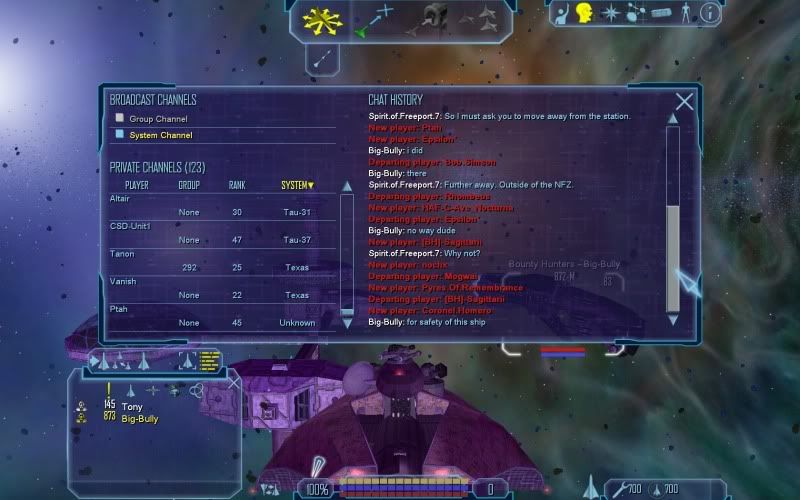Sort the player list by System column
The width and height of the screenshot is (800, 500).
tap(297, 185)
